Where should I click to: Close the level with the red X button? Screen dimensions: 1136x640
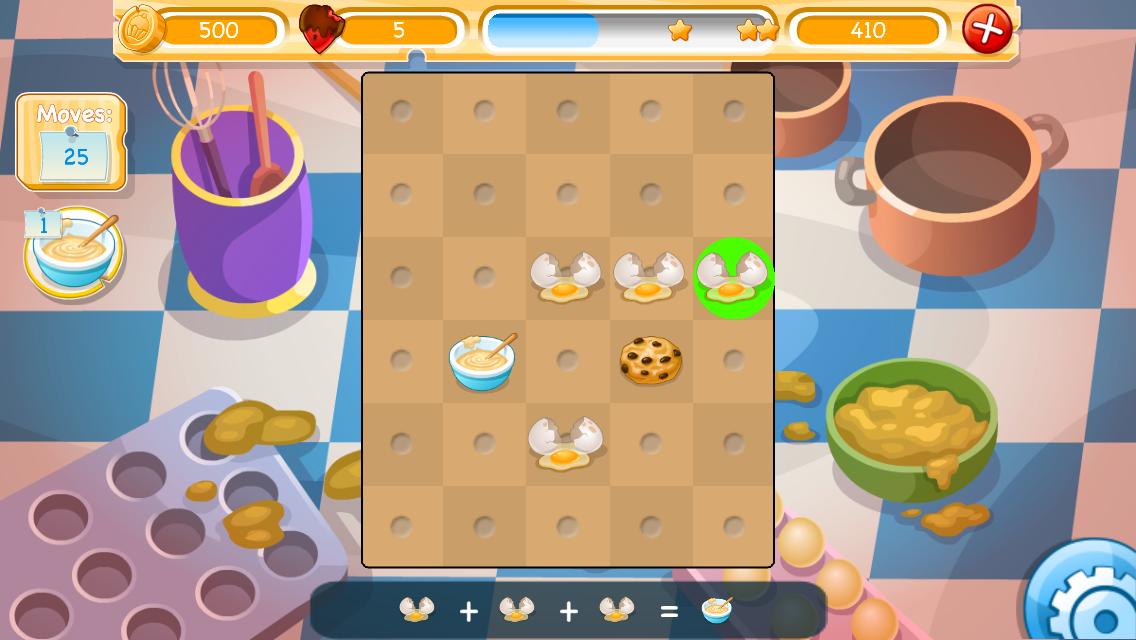point(986,30)
